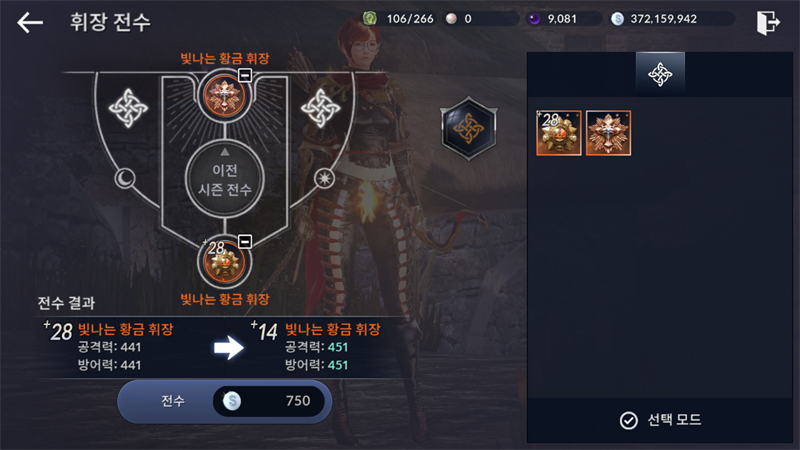Viewport: 800px width, 450px height.
Task: Go back with the arrow button
Action: point(30,22)
